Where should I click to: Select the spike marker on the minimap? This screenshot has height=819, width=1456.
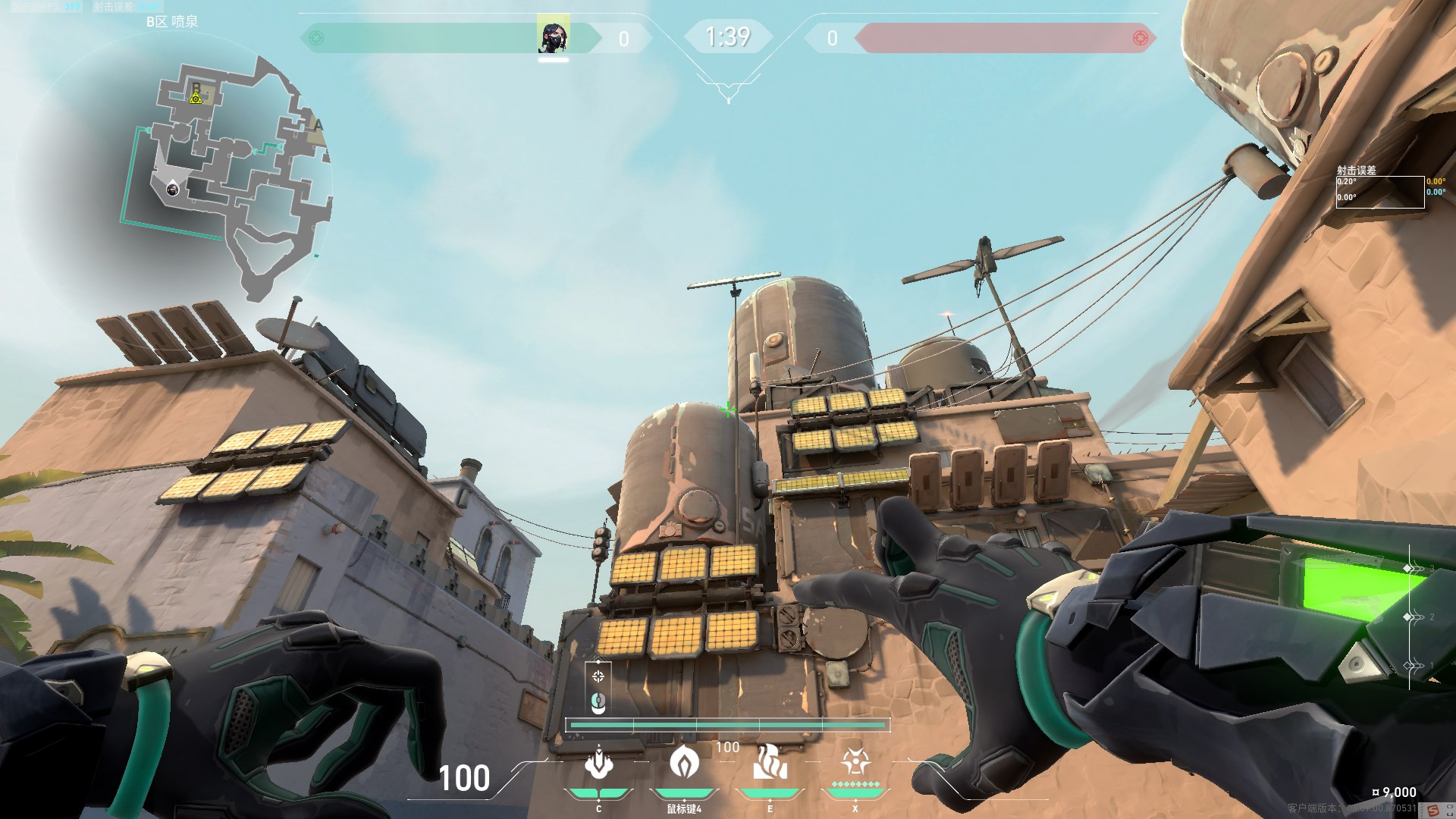coord(196,98)
